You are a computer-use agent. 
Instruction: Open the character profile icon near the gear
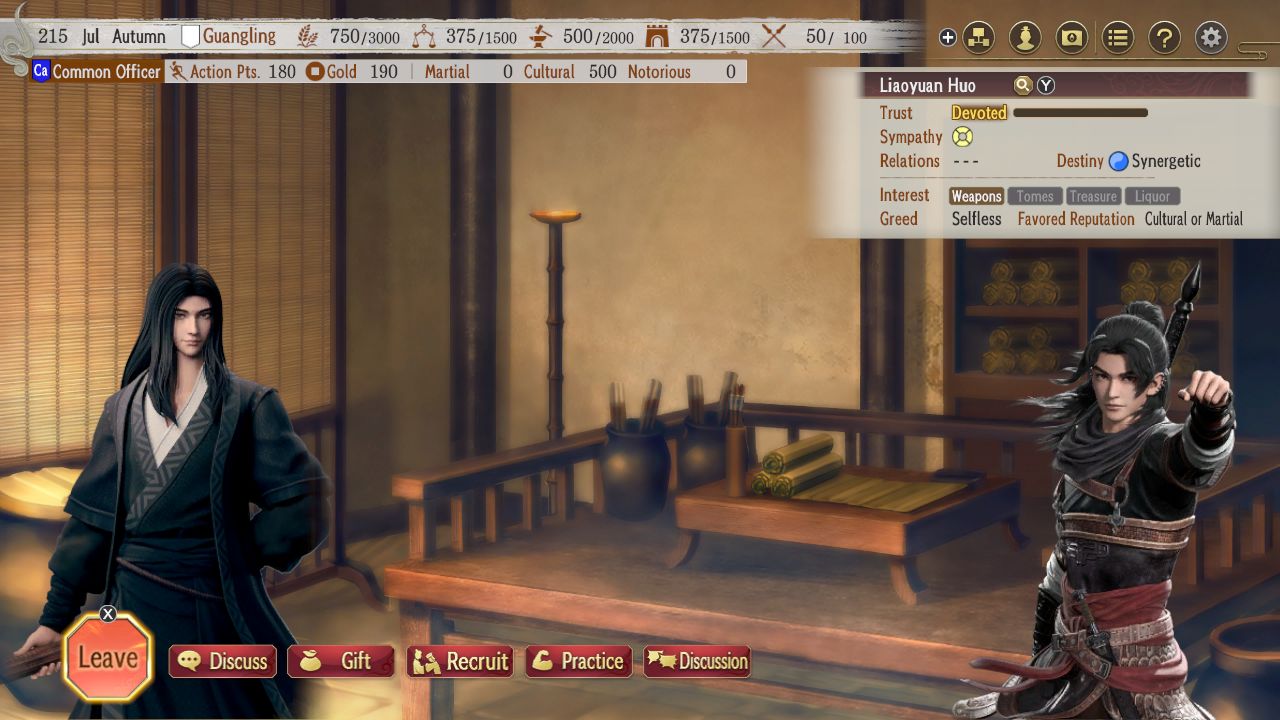(x=1024, y=37)
